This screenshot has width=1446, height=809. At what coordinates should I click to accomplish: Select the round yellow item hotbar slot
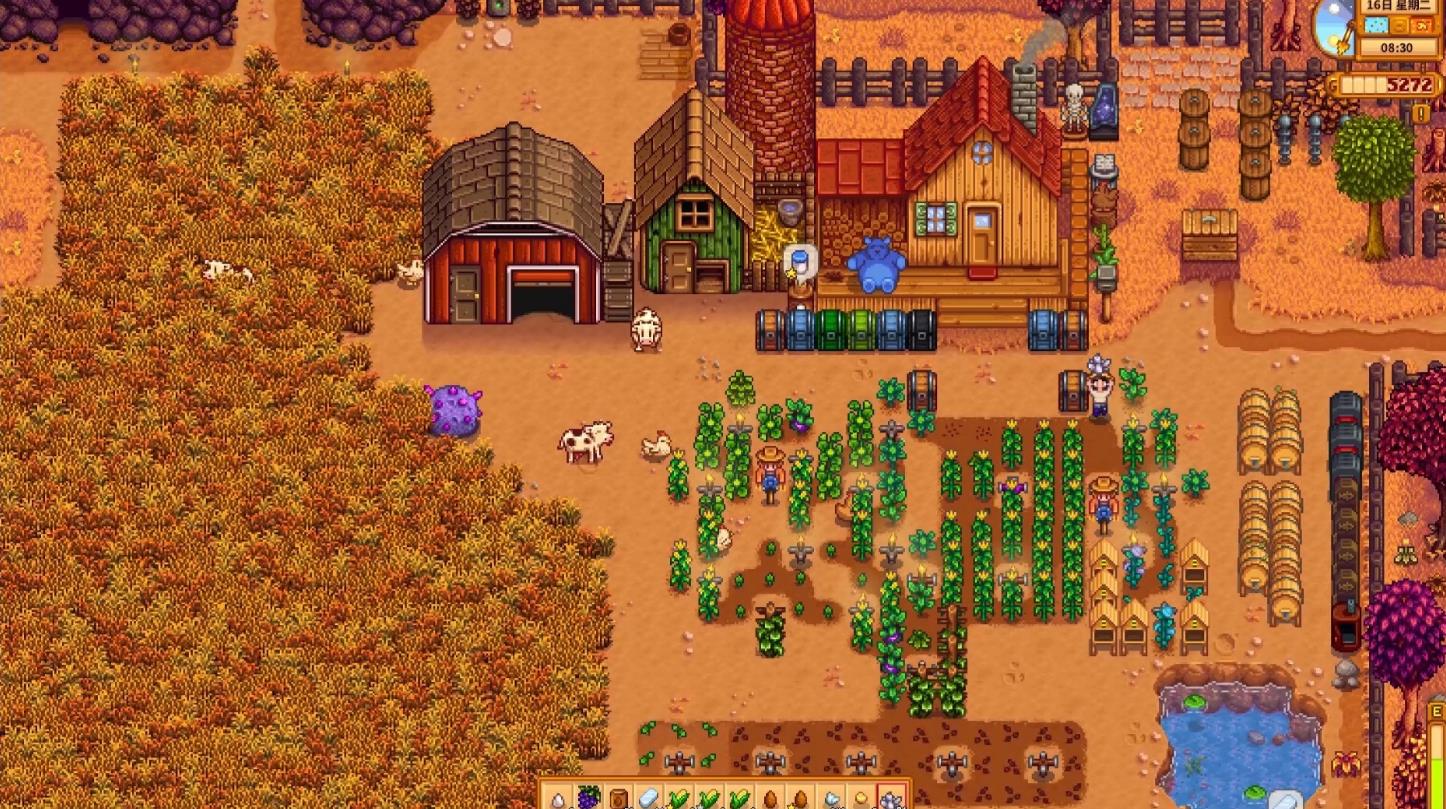(860, 798)
